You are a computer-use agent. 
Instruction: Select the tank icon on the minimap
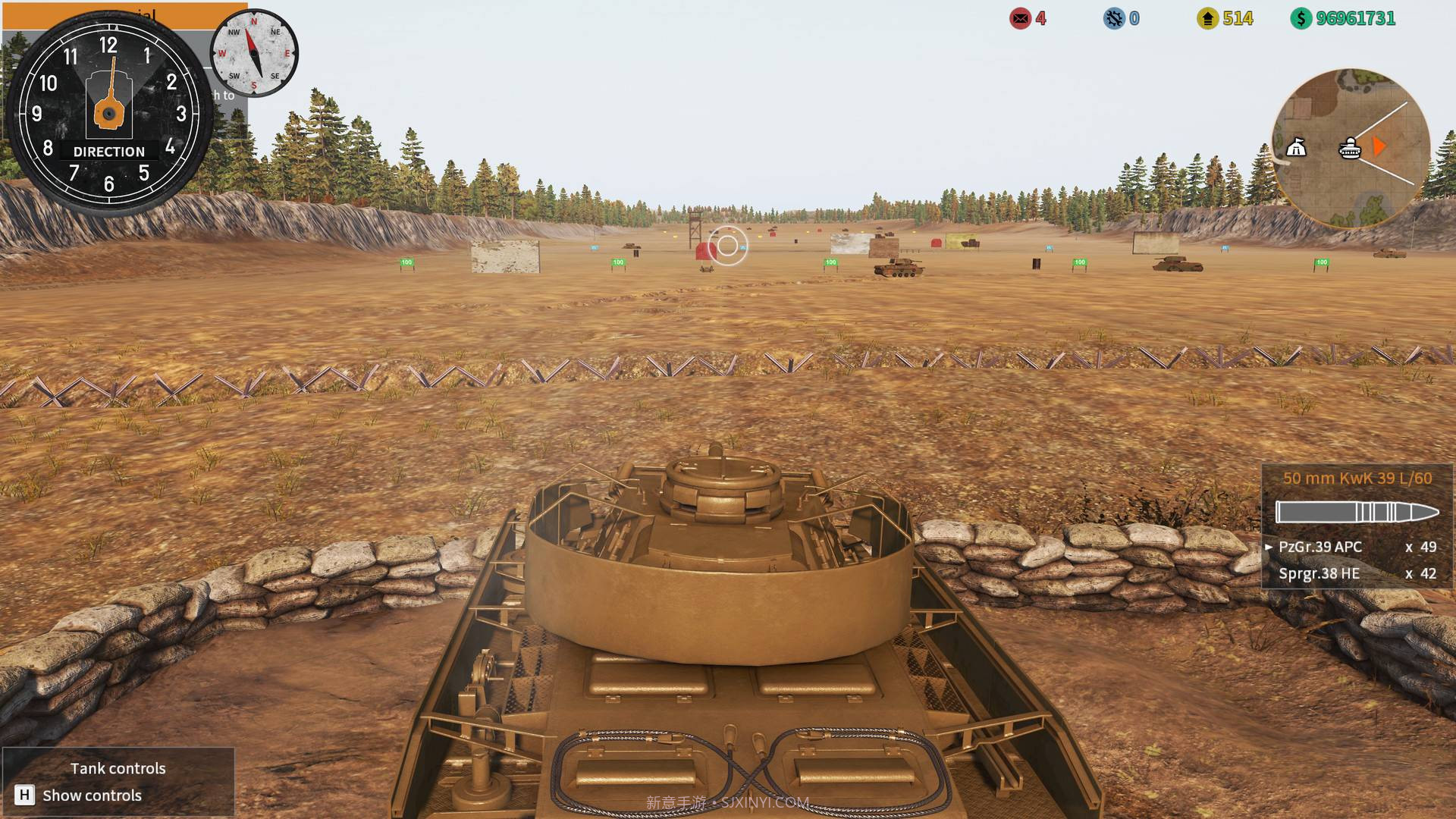(x=1349, y=147)
